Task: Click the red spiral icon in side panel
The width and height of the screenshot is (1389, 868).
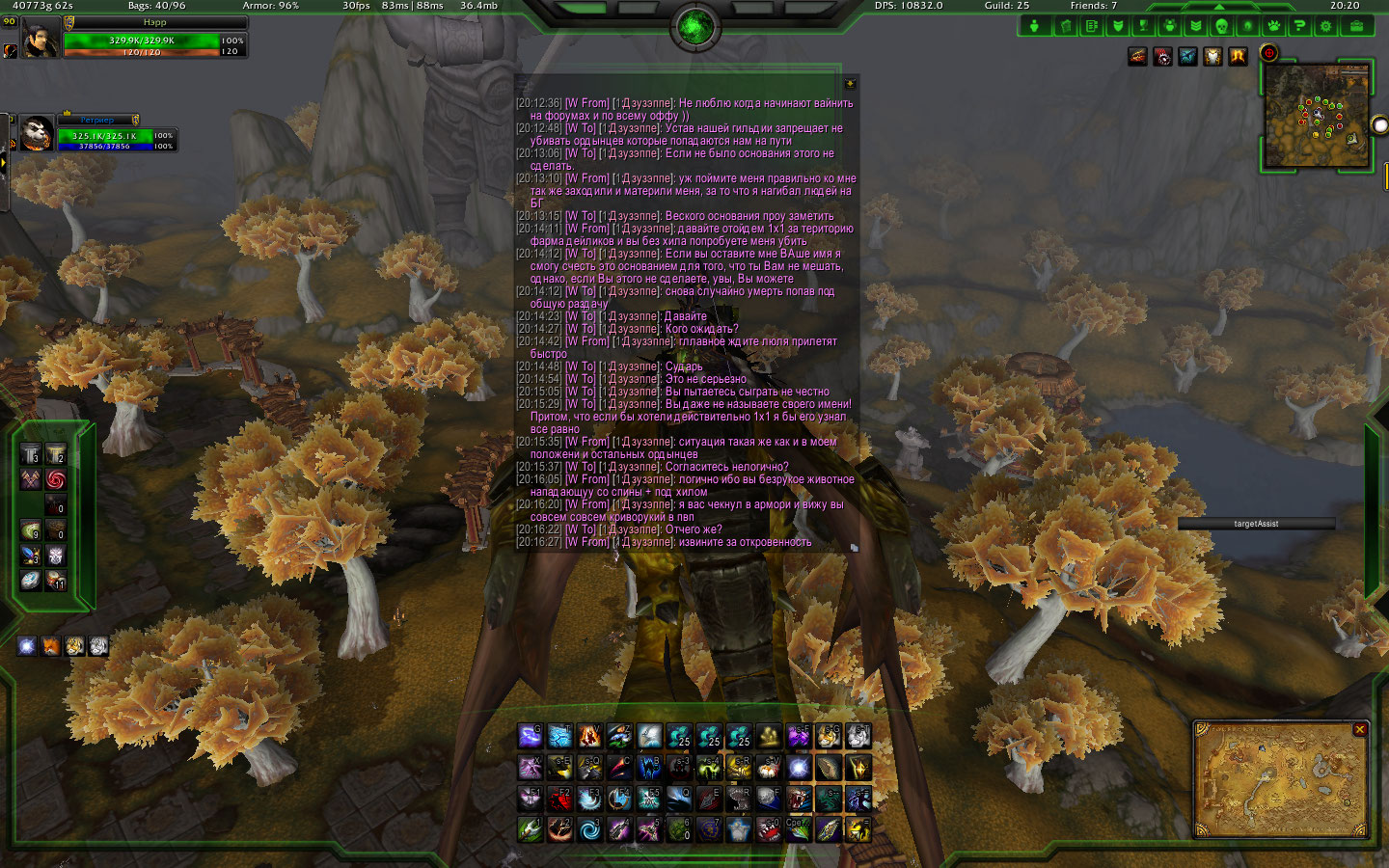Action: point(56,478)
